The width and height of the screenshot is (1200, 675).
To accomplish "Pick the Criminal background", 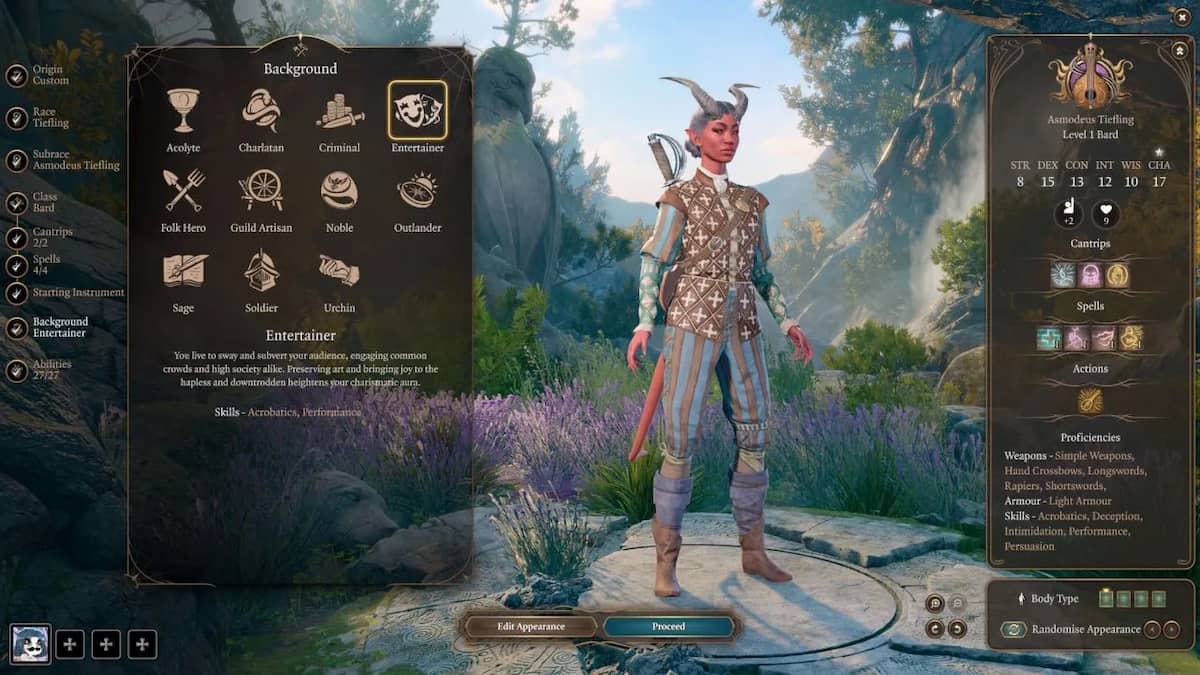I will point(340,111).
